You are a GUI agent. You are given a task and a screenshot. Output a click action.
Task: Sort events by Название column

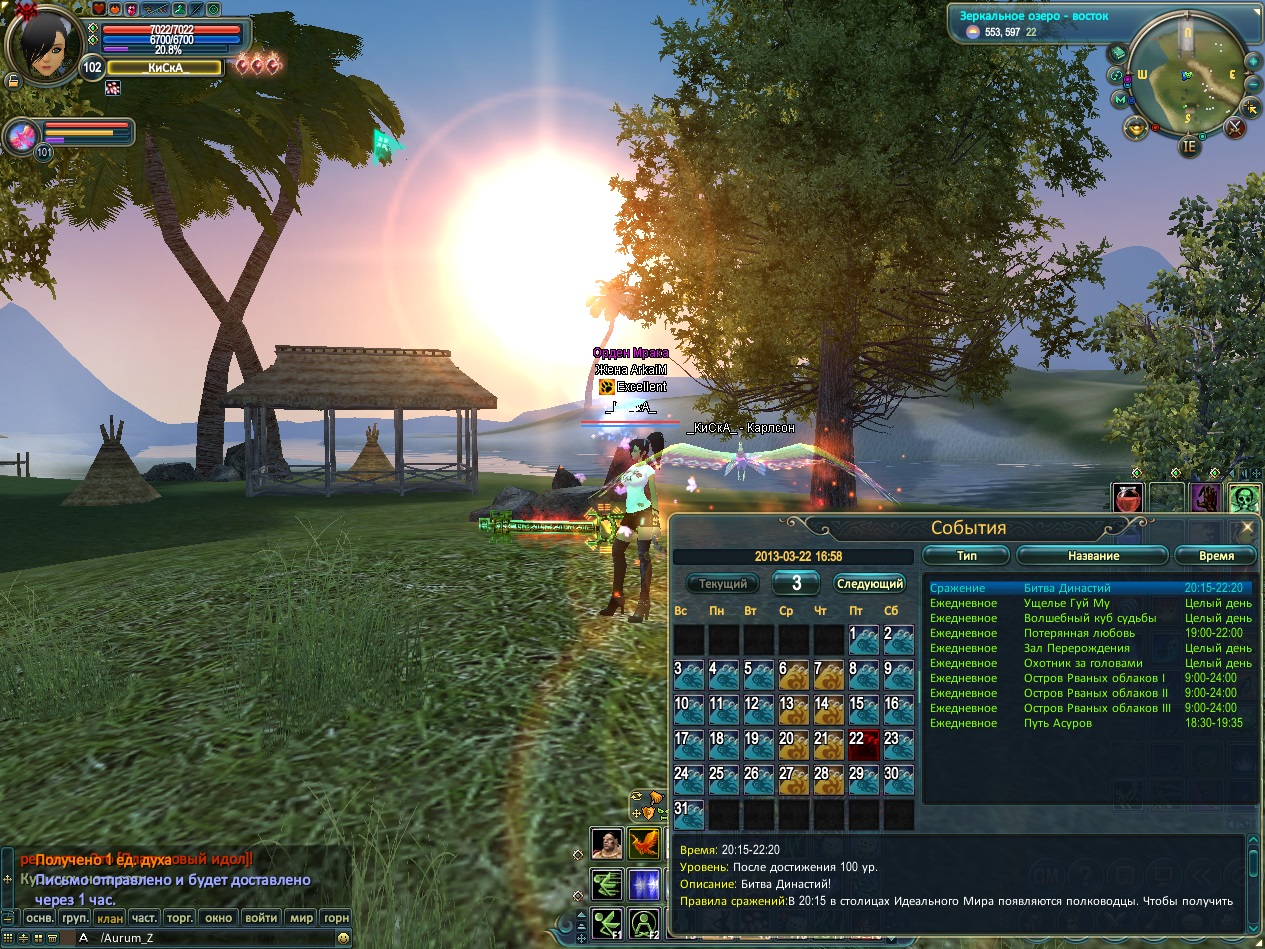1093,555
